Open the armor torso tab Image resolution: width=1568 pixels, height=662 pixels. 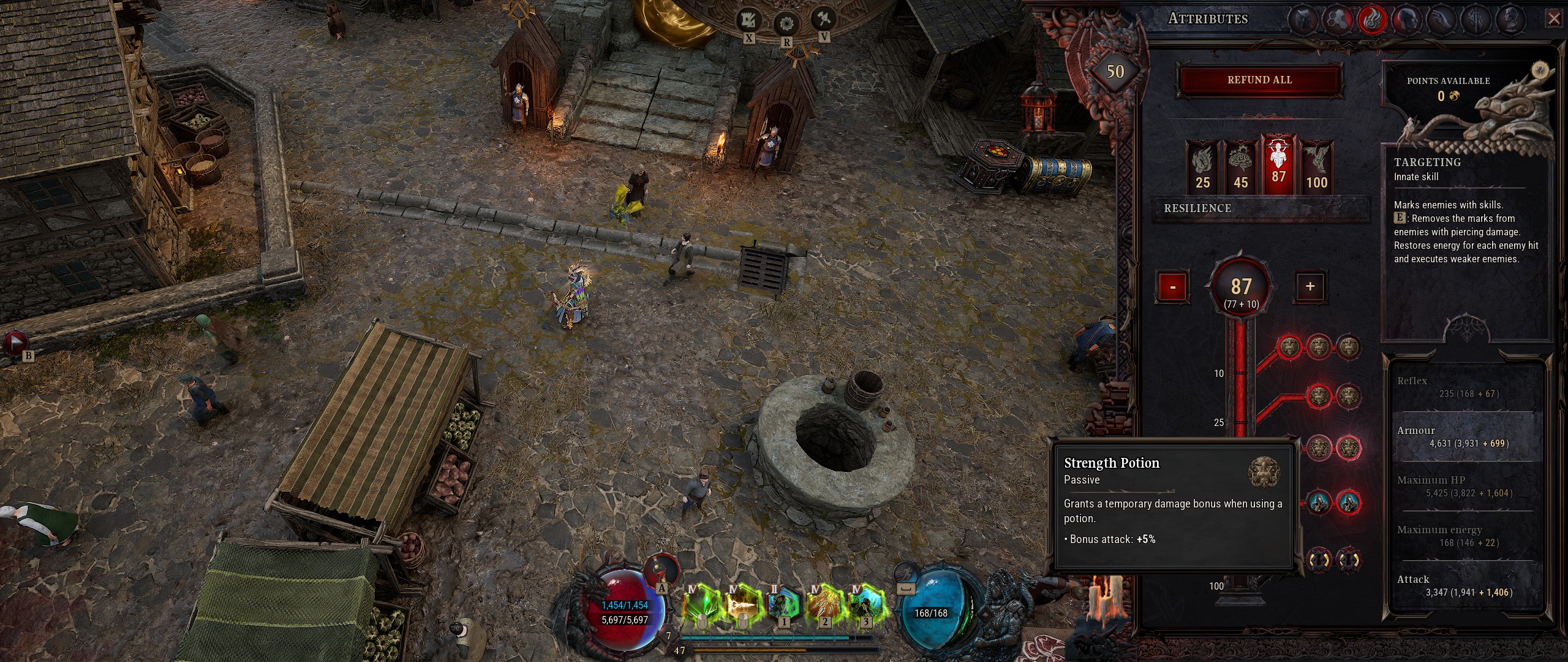tap(1303, 20)
